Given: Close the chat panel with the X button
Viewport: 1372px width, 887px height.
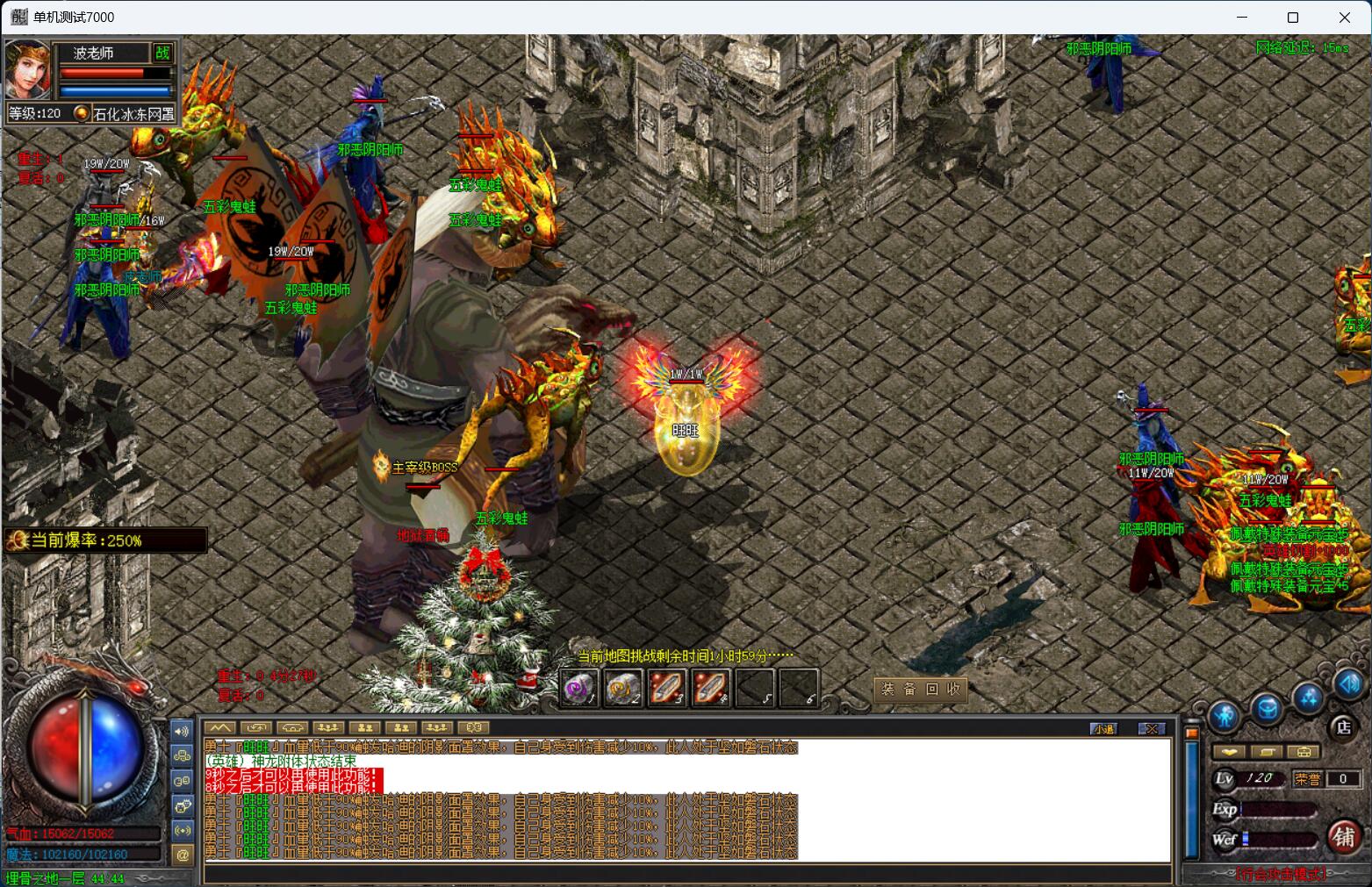Looking at the screenshot, I should point(1152,728).
